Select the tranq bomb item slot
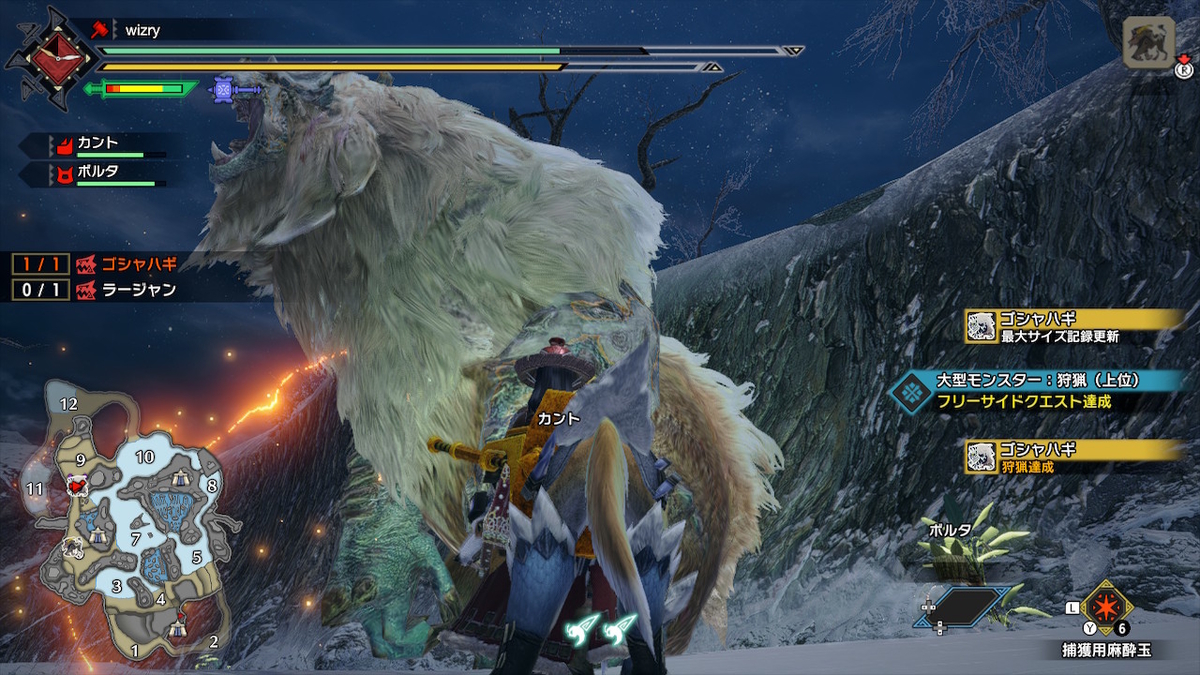This screenshot has width=1200, height=675. click(x=1105, y=607)
